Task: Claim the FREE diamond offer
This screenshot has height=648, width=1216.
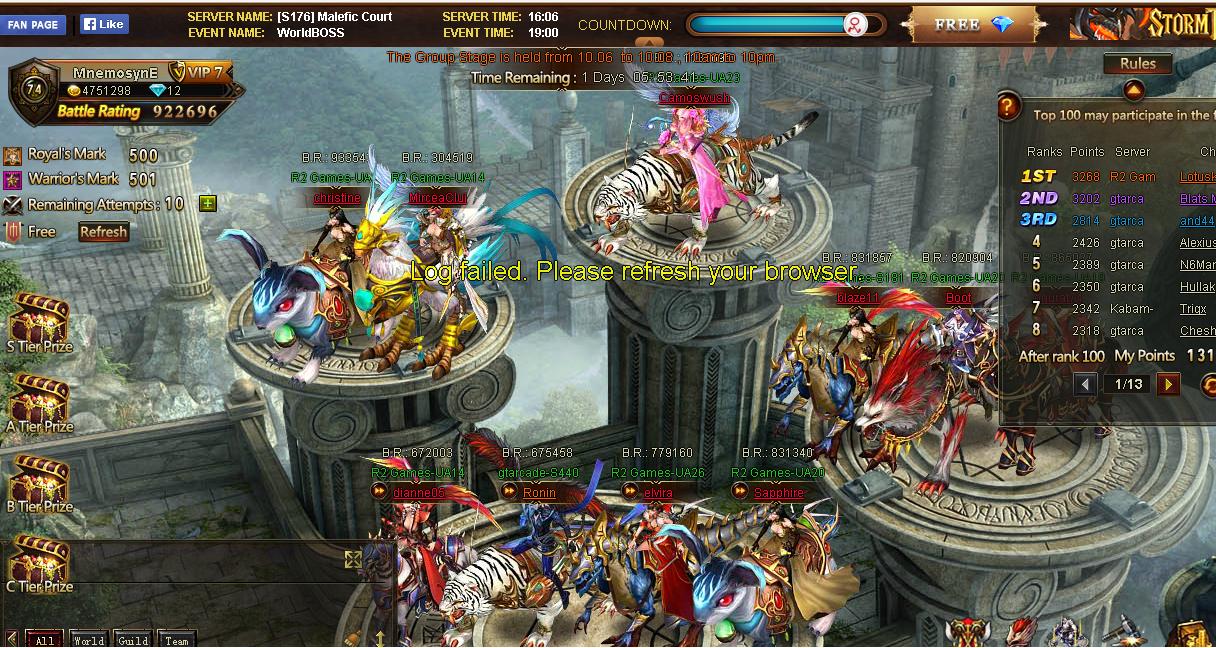Action: pos(972,25)
